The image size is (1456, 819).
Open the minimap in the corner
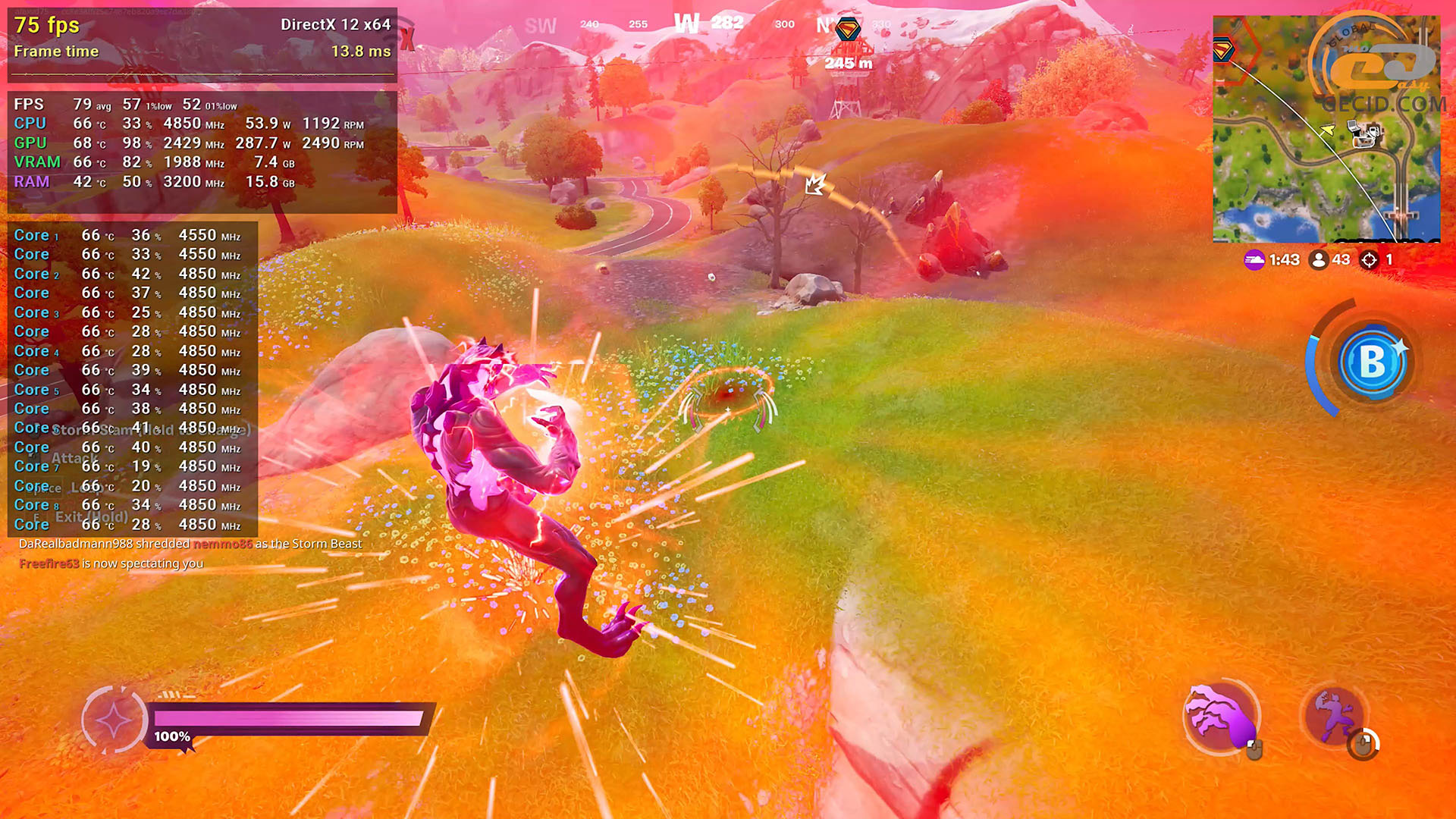coord(1326,129)
